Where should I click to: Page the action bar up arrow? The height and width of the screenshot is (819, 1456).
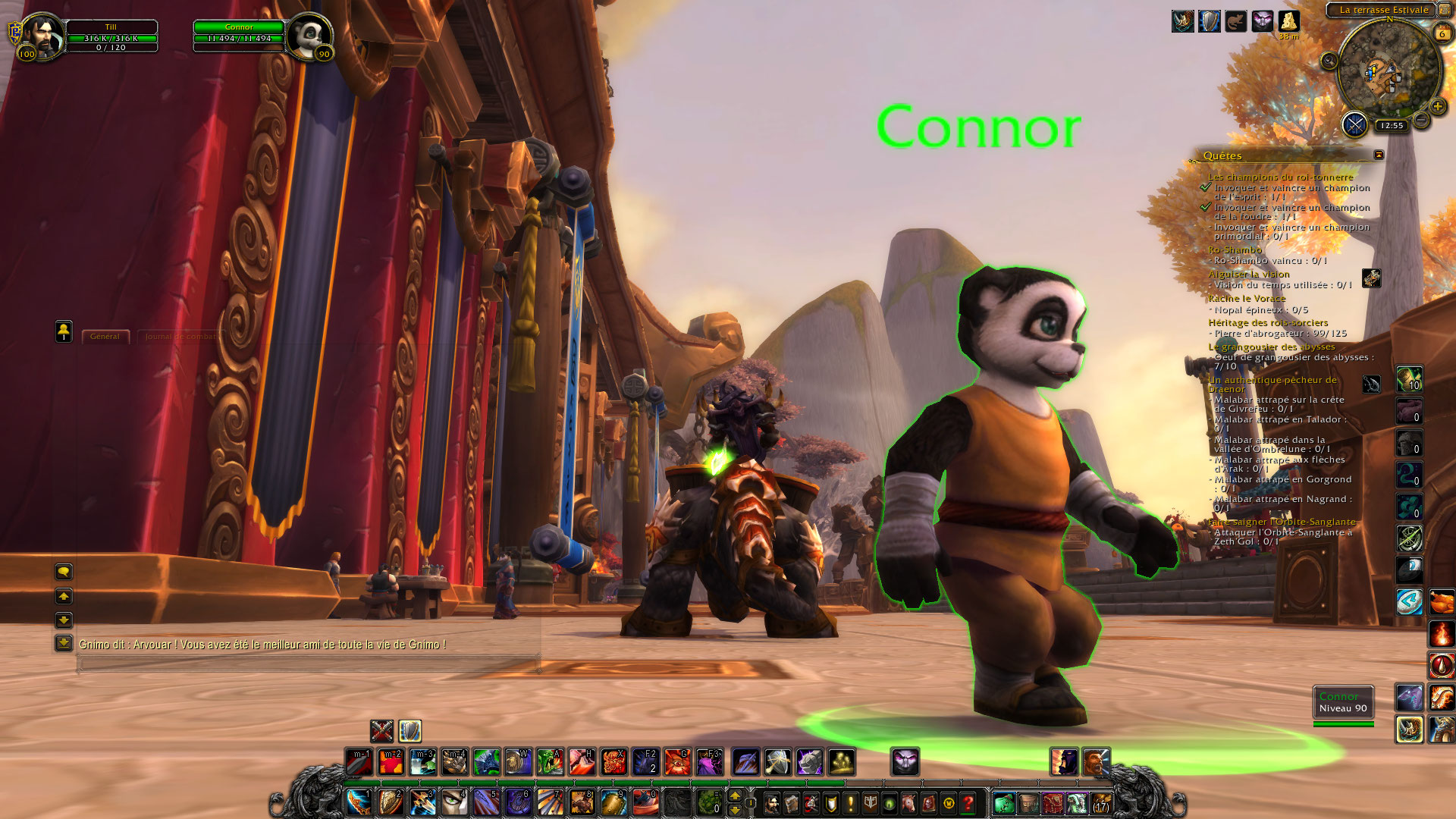[734, 795]
